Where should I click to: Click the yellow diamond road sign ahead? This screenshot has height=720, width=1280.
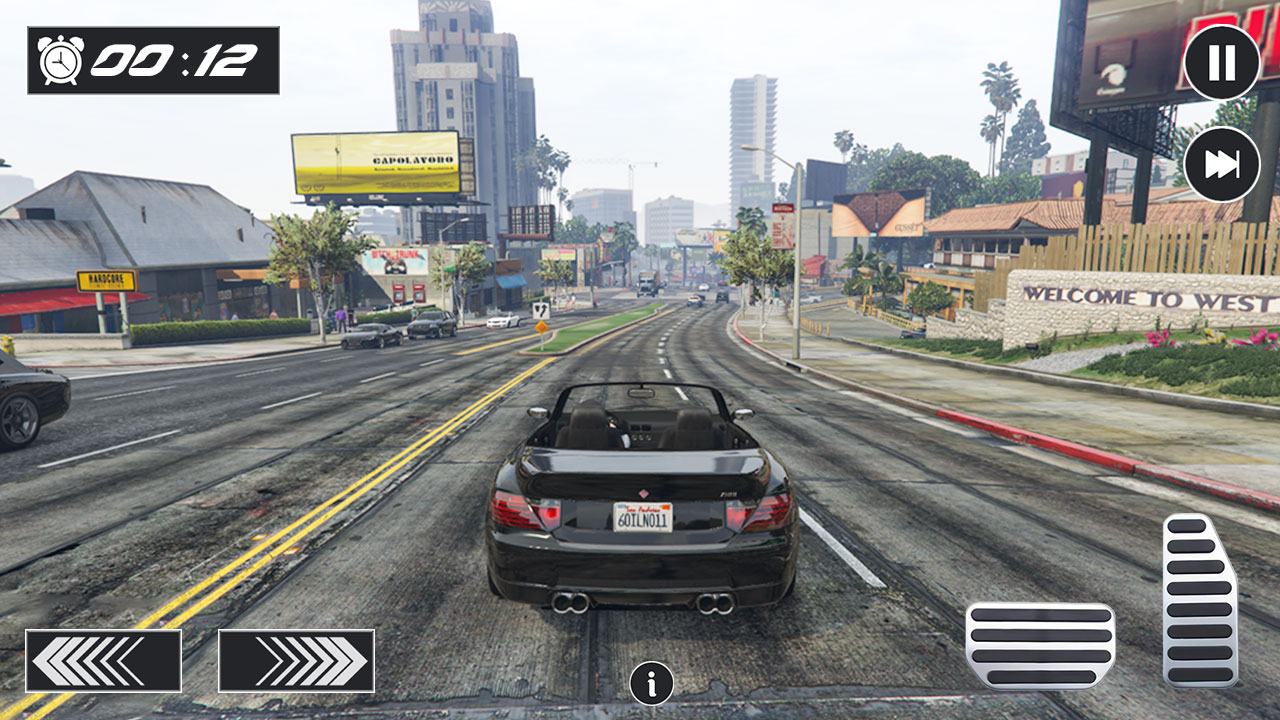click(x=541, y=326)
